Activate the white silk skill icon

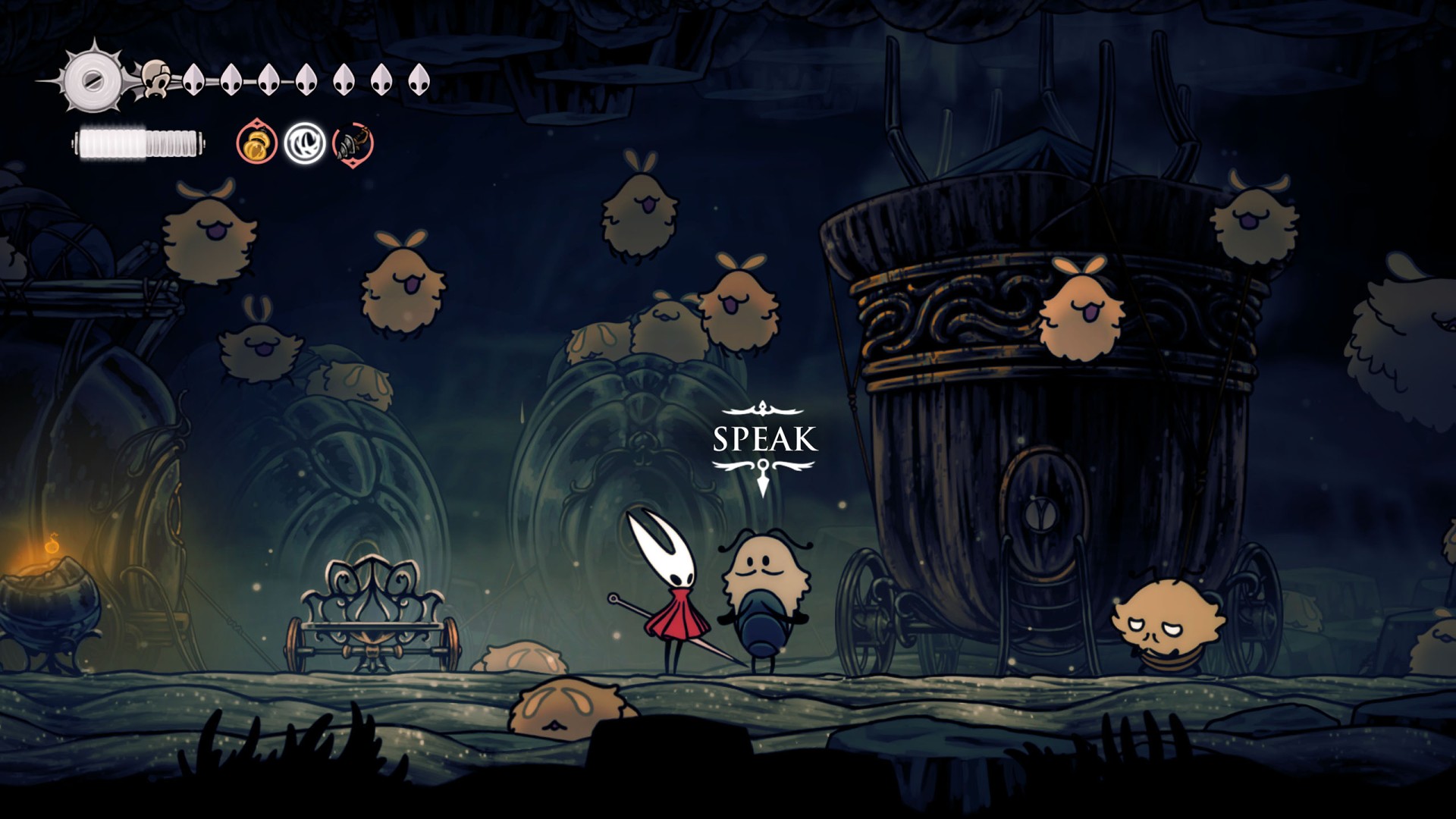305,143
